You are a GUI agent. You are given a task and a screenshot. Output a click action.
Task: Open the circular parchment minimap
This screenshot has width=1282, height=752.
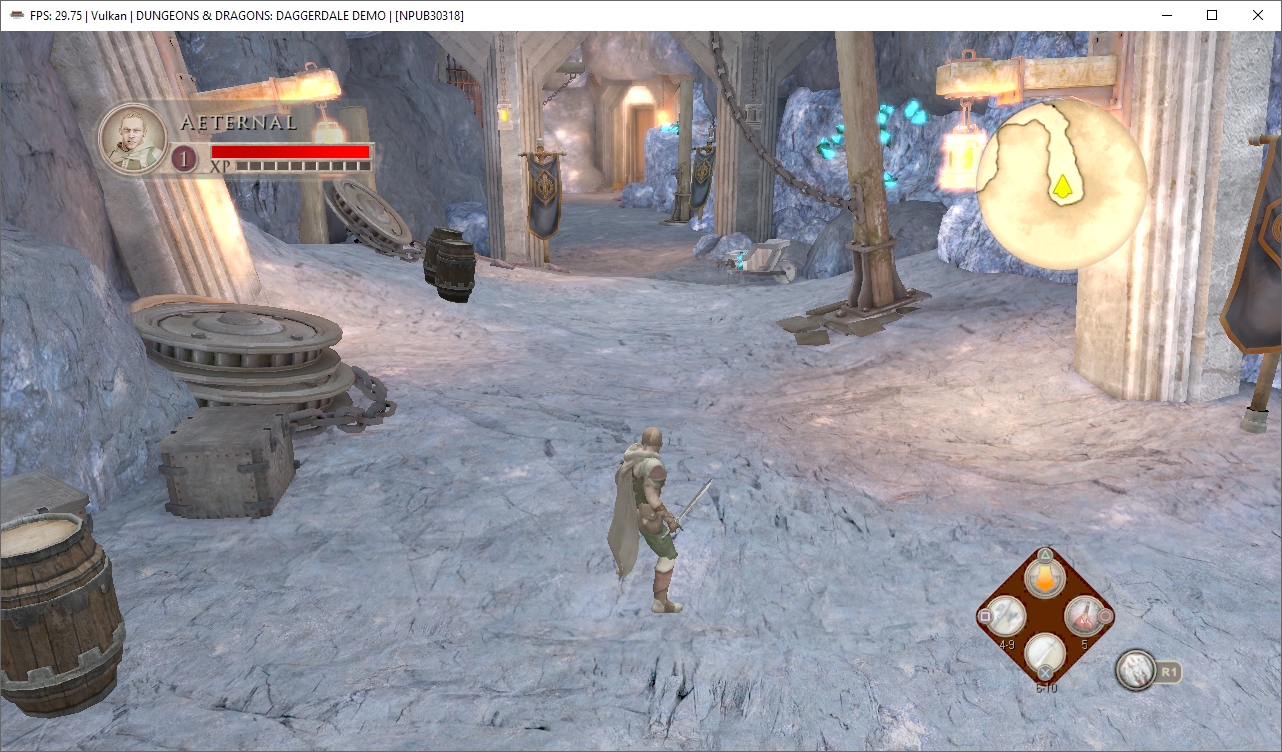pos(1061,183)
